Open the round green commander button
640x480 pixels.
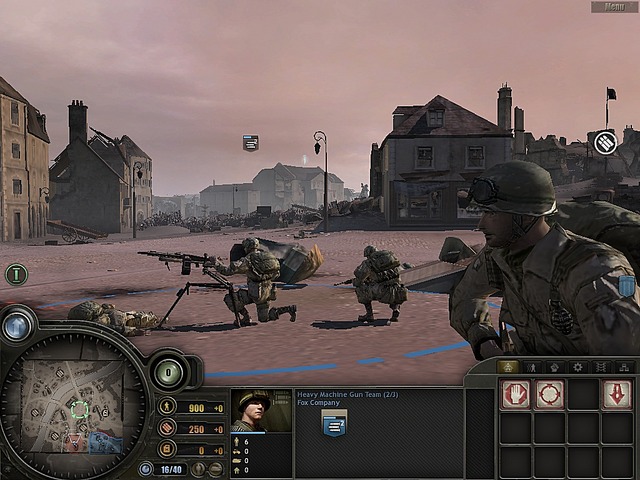(x=168, y=372)
